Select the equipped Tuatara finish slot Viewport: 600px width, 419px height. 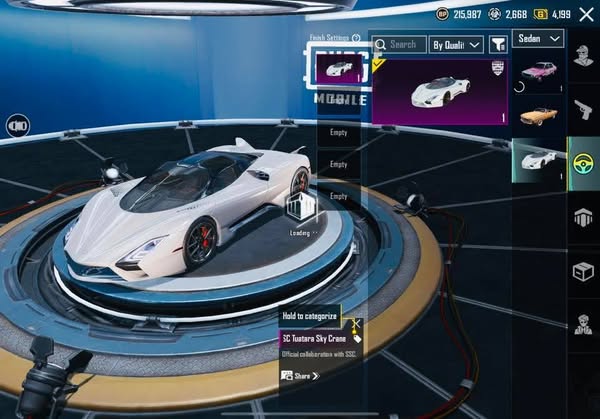pyautogui.click(x=338, y=68)
